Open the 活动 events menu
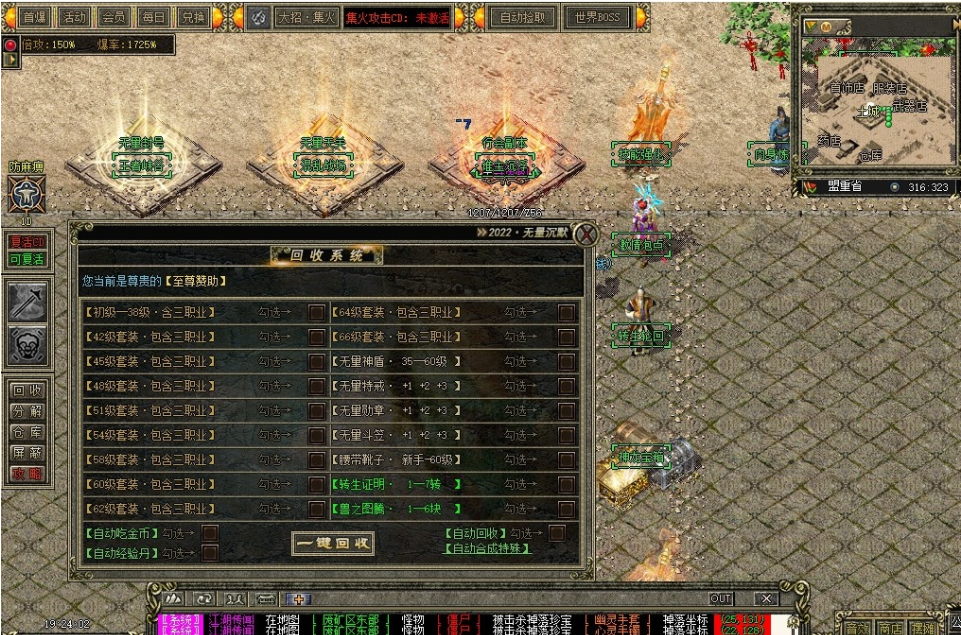This screenshot has width=961, height=635. [x=73, y=17]
